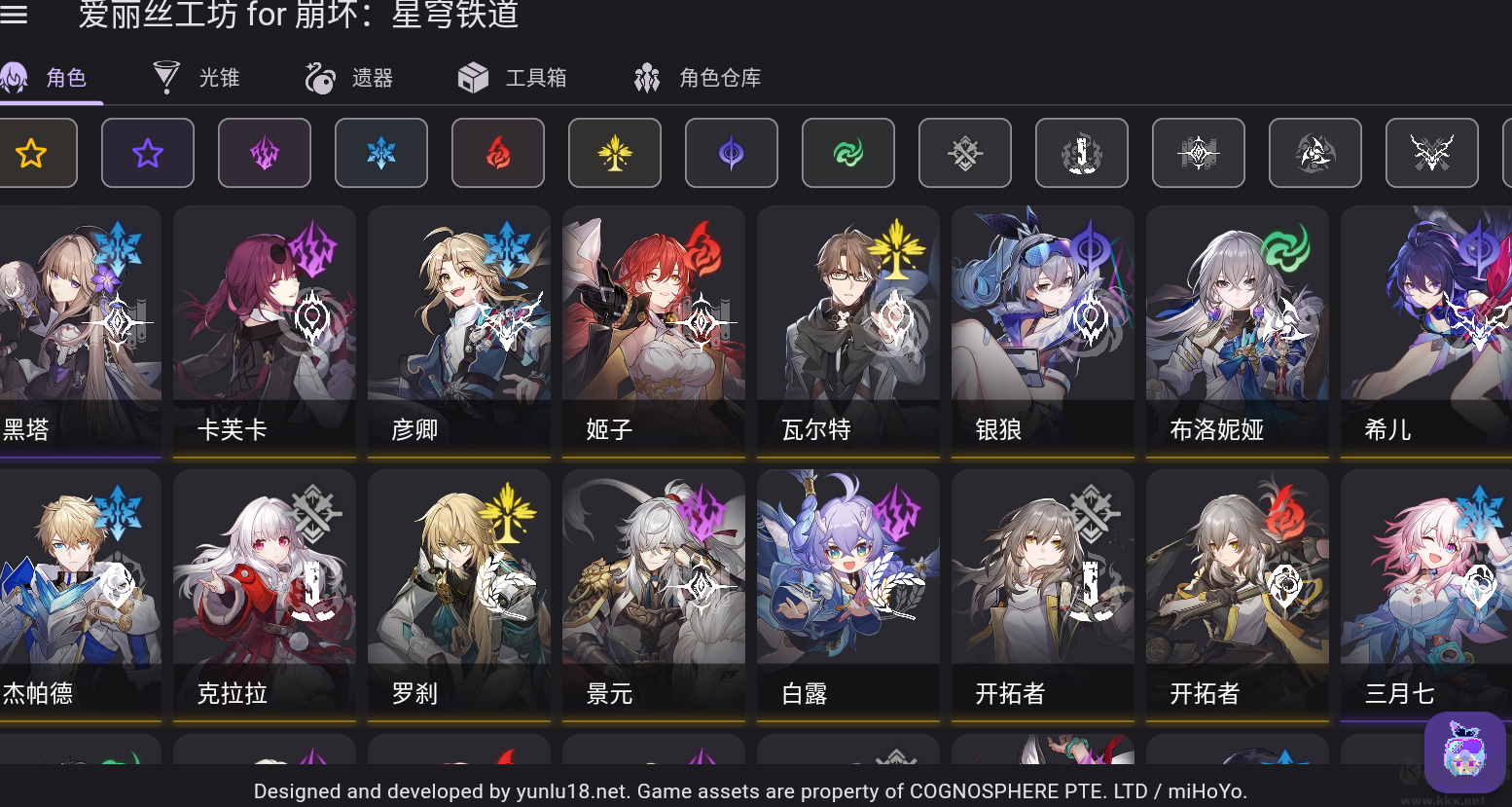The width and height of the screenshot is (1512, 807).
Task: Select the Wind element filter
Action: click(x=848, y=153)
